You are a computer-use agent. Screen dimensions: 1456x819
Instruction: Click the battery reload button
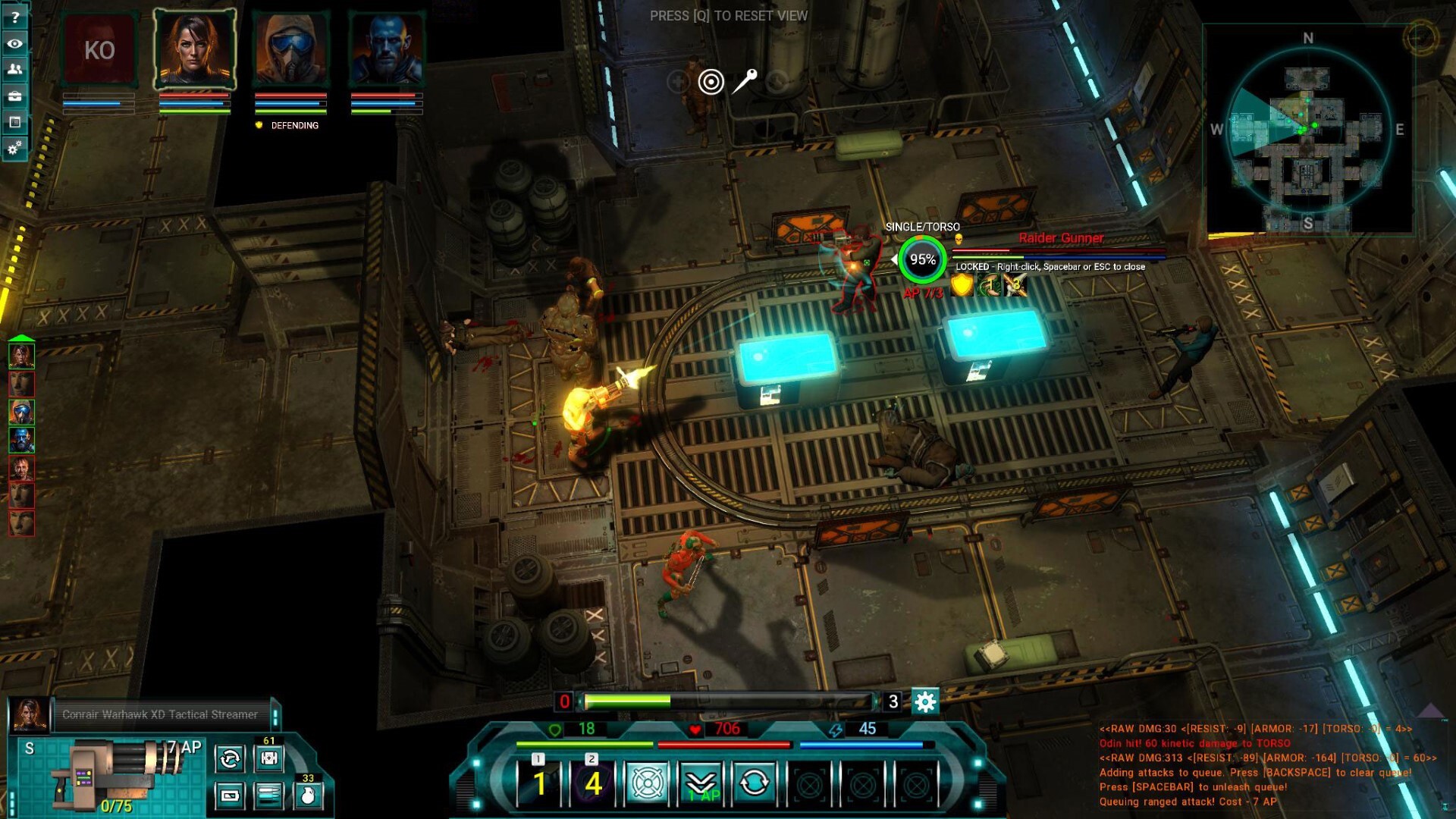[230, 795]
